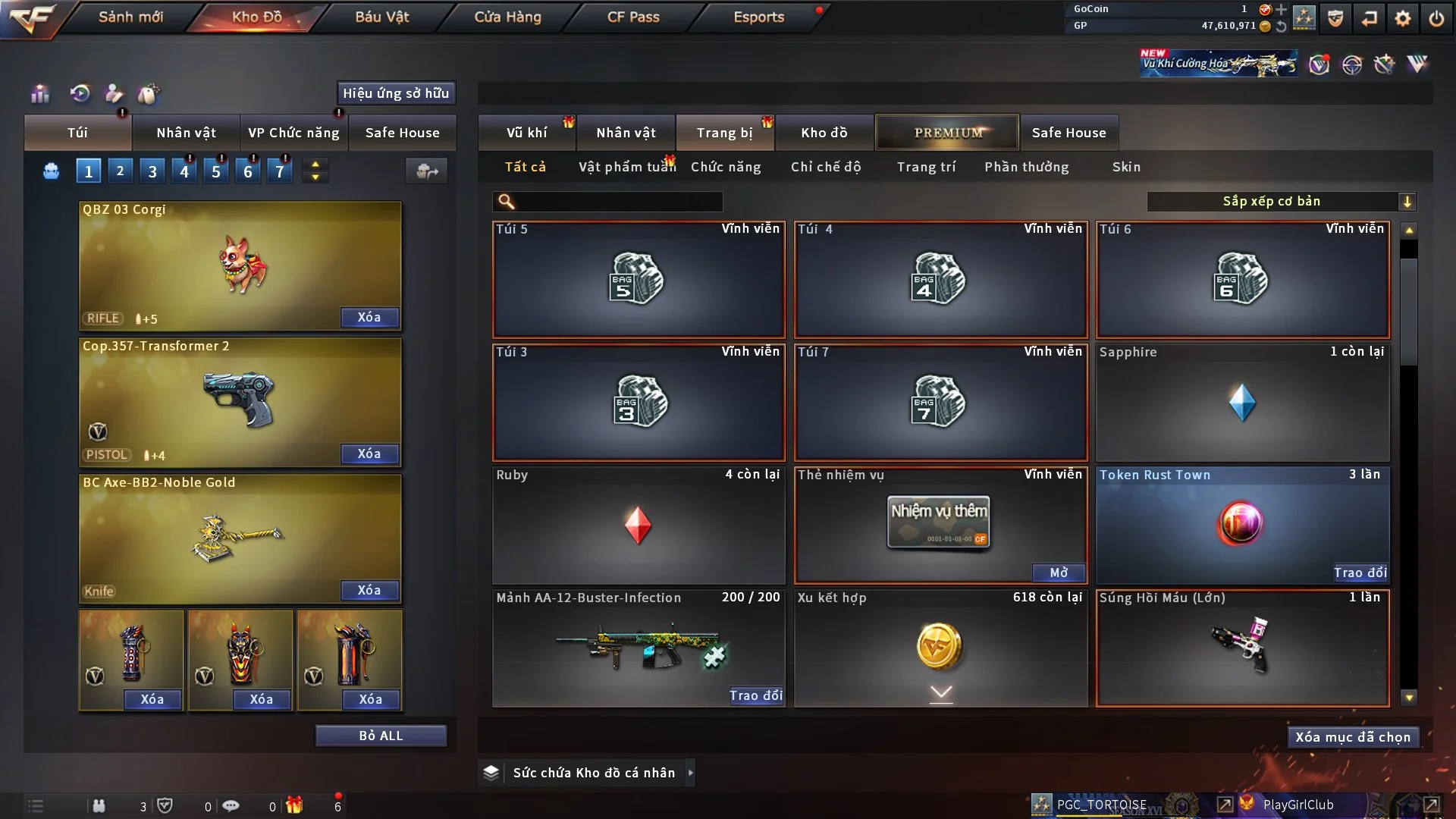This screenshot has width=1456, height=819.
Task: Open the Thẻ nhiệm vụ card with Mở
Action: 1059,573
